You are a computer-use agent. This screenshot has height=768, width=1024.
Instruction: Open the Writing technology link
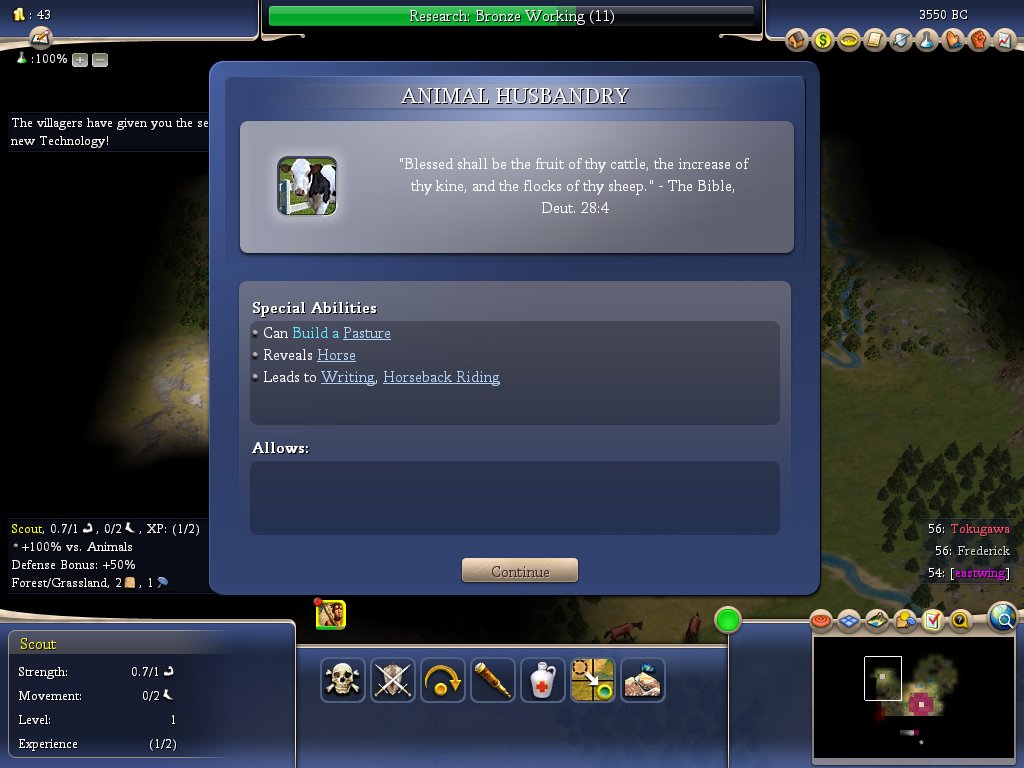(x=347, y=377)
